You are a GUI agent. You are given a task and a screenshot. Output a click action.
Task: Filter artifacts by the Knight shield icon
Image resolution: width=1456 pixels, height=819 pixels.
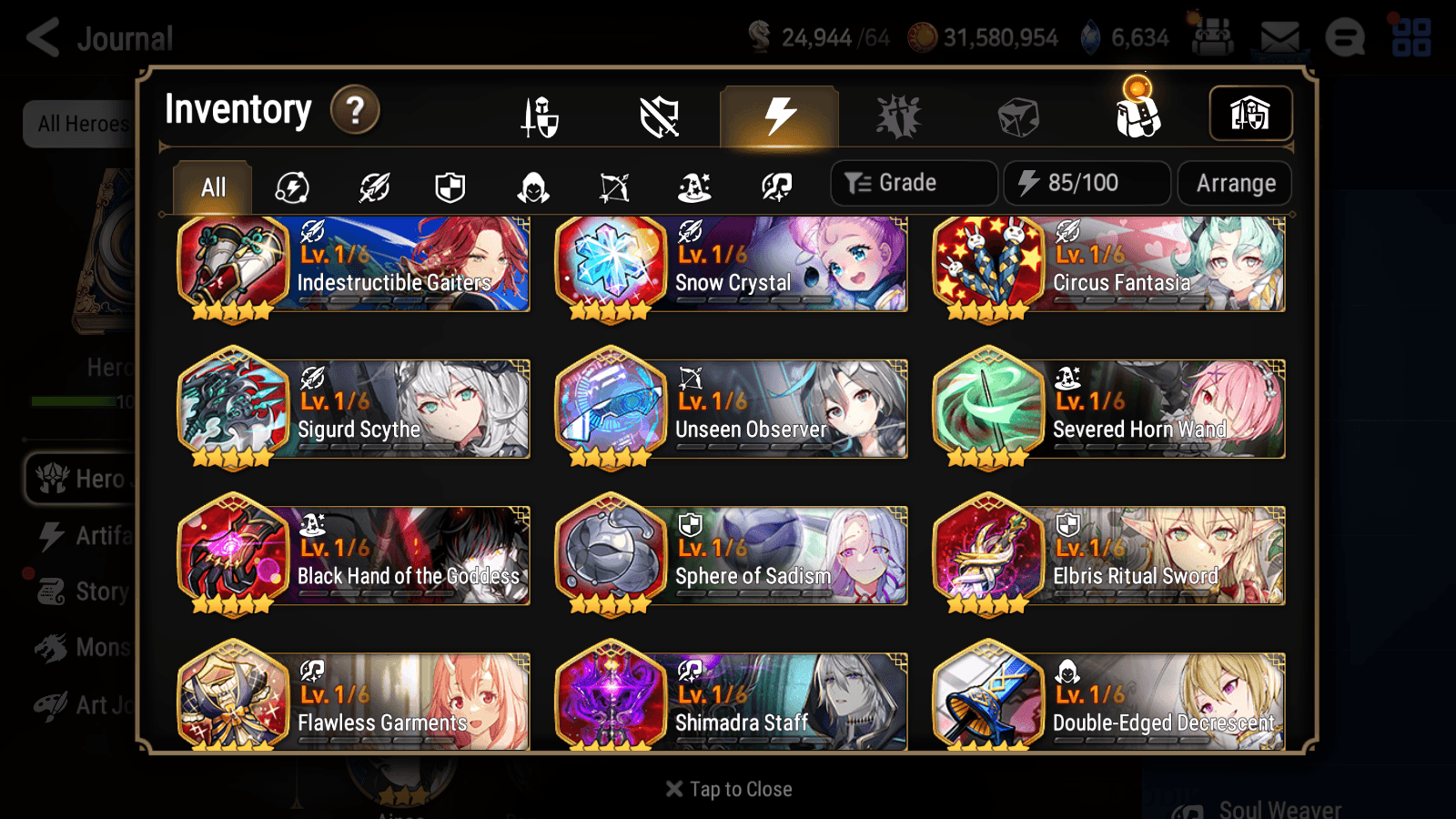pos(450,187)
